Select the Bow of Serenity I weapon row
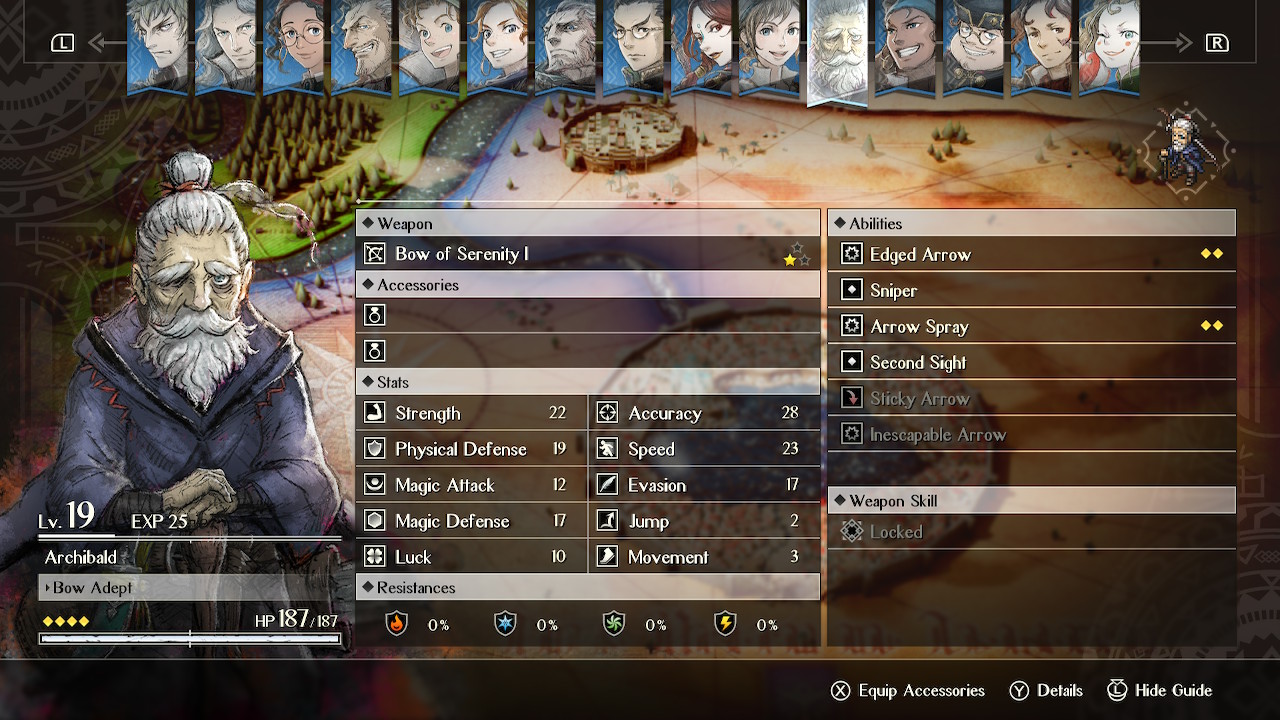Image resolution: width=1280 pixels, height=720 pixels. coord(588,254)
